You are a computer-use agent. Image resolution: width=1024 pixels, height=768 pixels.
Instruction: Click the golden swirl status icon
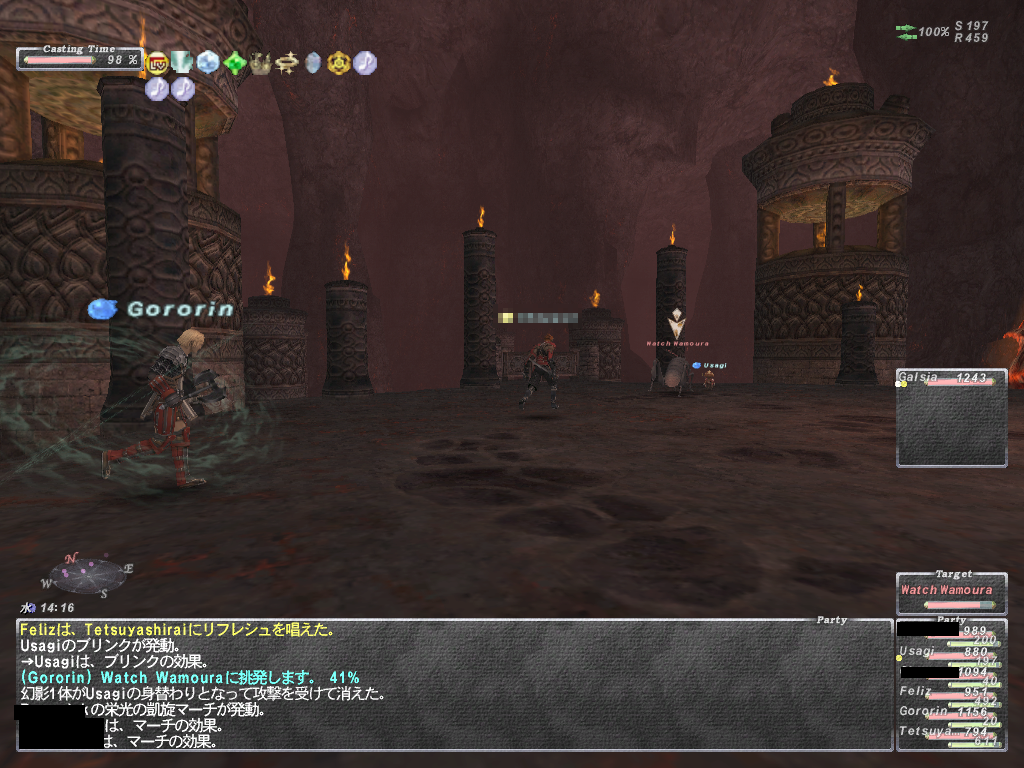pyautogui.click(x=287, y=64)
